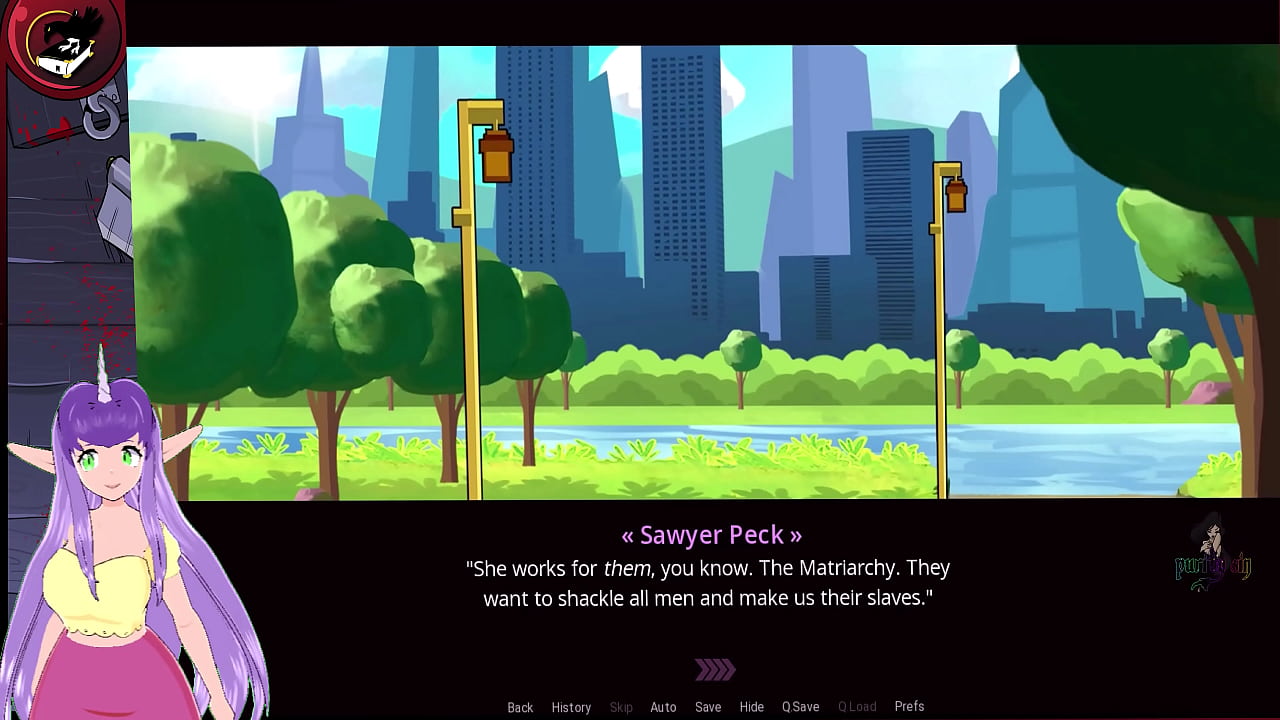This screenshot has height=720, width=1280.
Task: Open the Save game menu
Action: point(708,707)
